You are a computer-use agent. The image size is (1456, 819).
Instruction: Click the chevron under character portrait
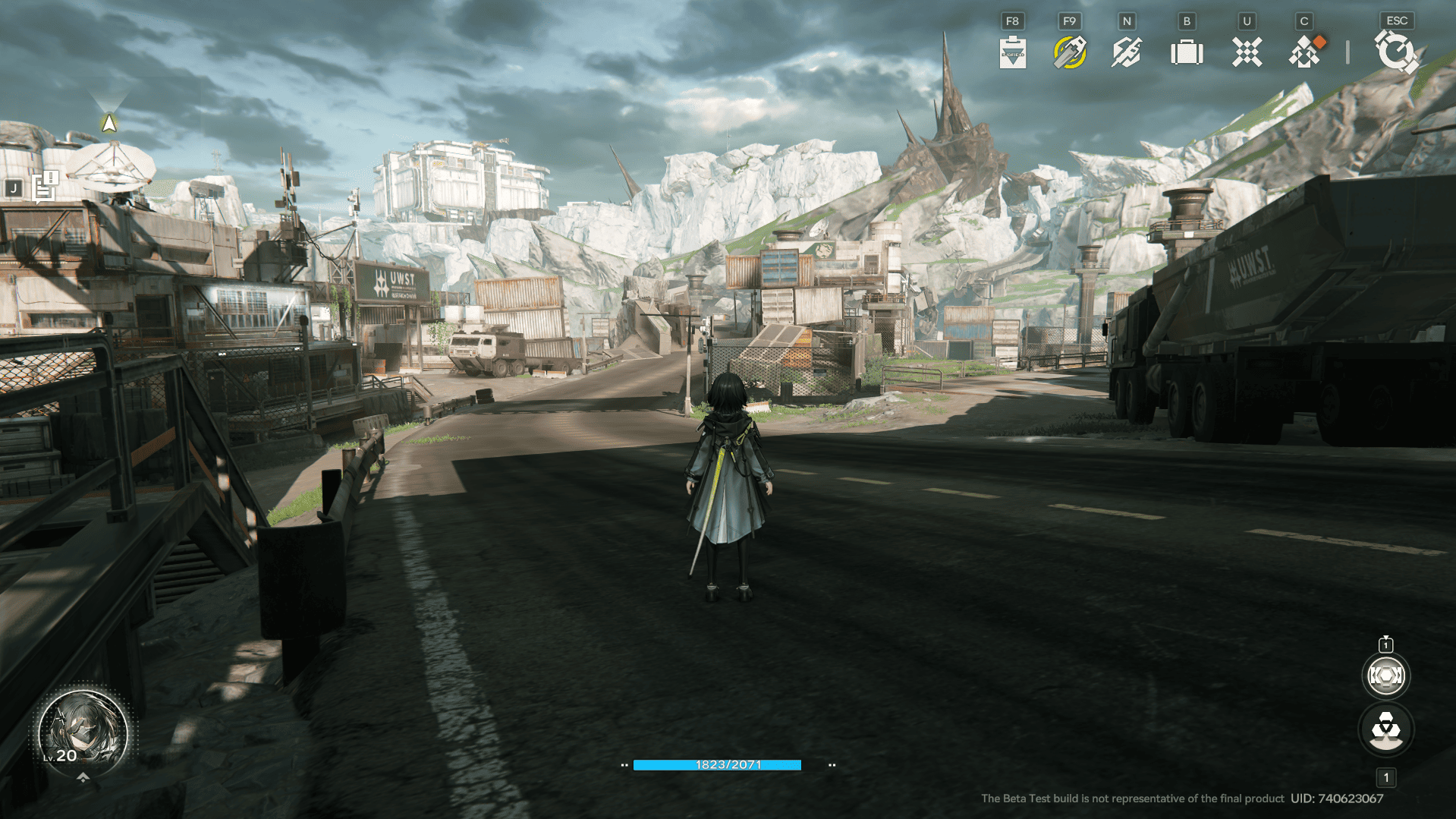pos(83,777)
